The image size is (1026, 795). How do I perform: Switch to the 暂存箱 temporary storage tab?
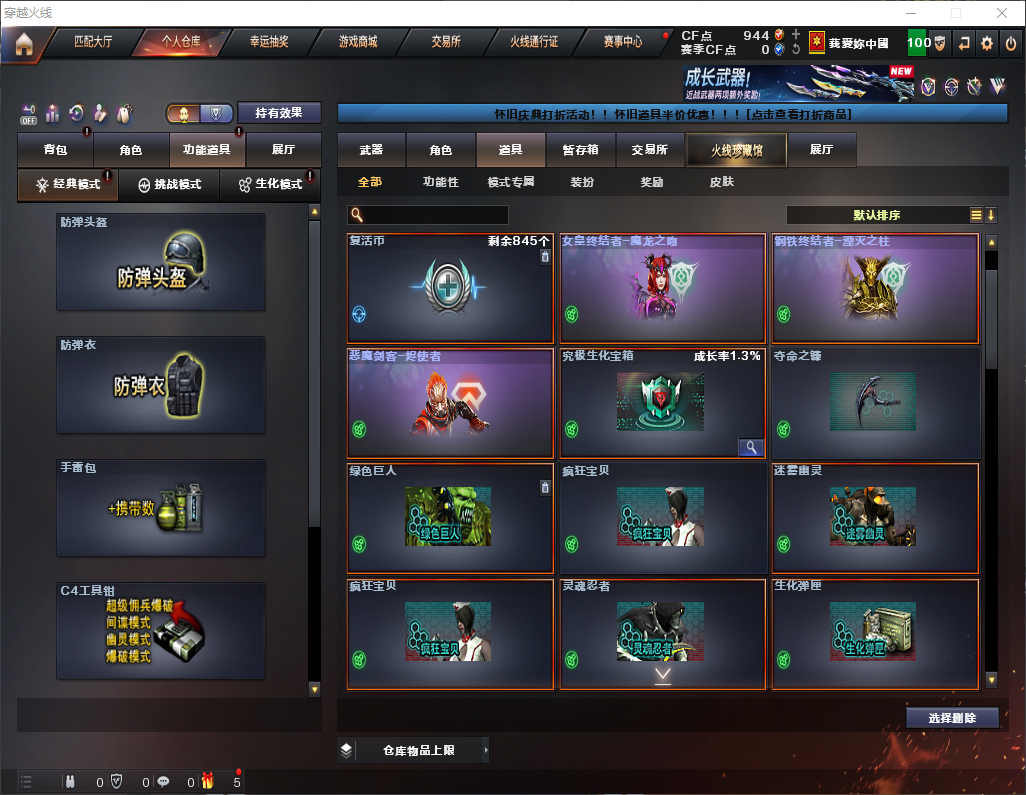[x=580, y=150]
